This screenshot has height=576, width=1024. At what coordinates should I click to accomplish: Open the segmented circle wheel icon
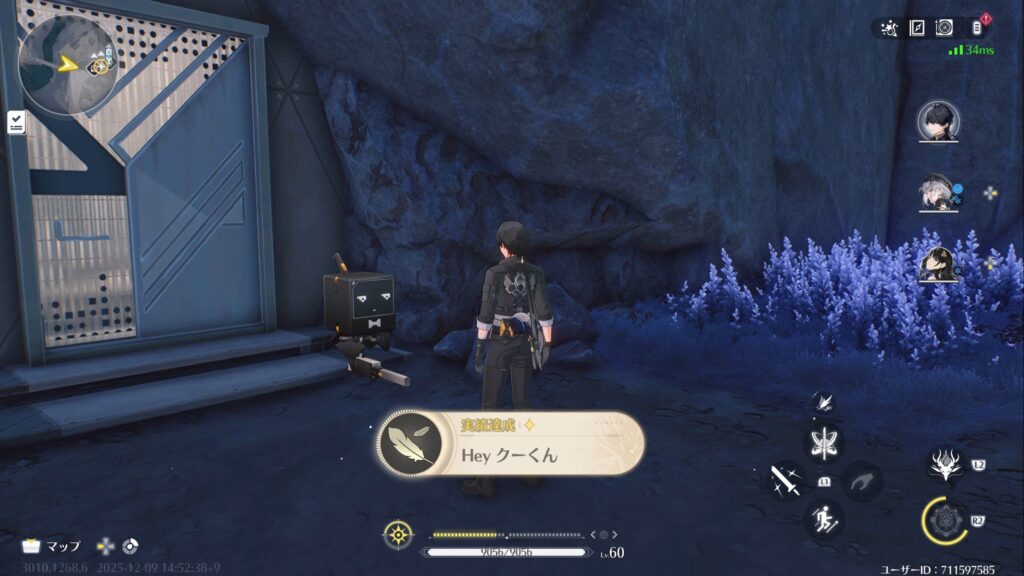click(x=130, y=546)
